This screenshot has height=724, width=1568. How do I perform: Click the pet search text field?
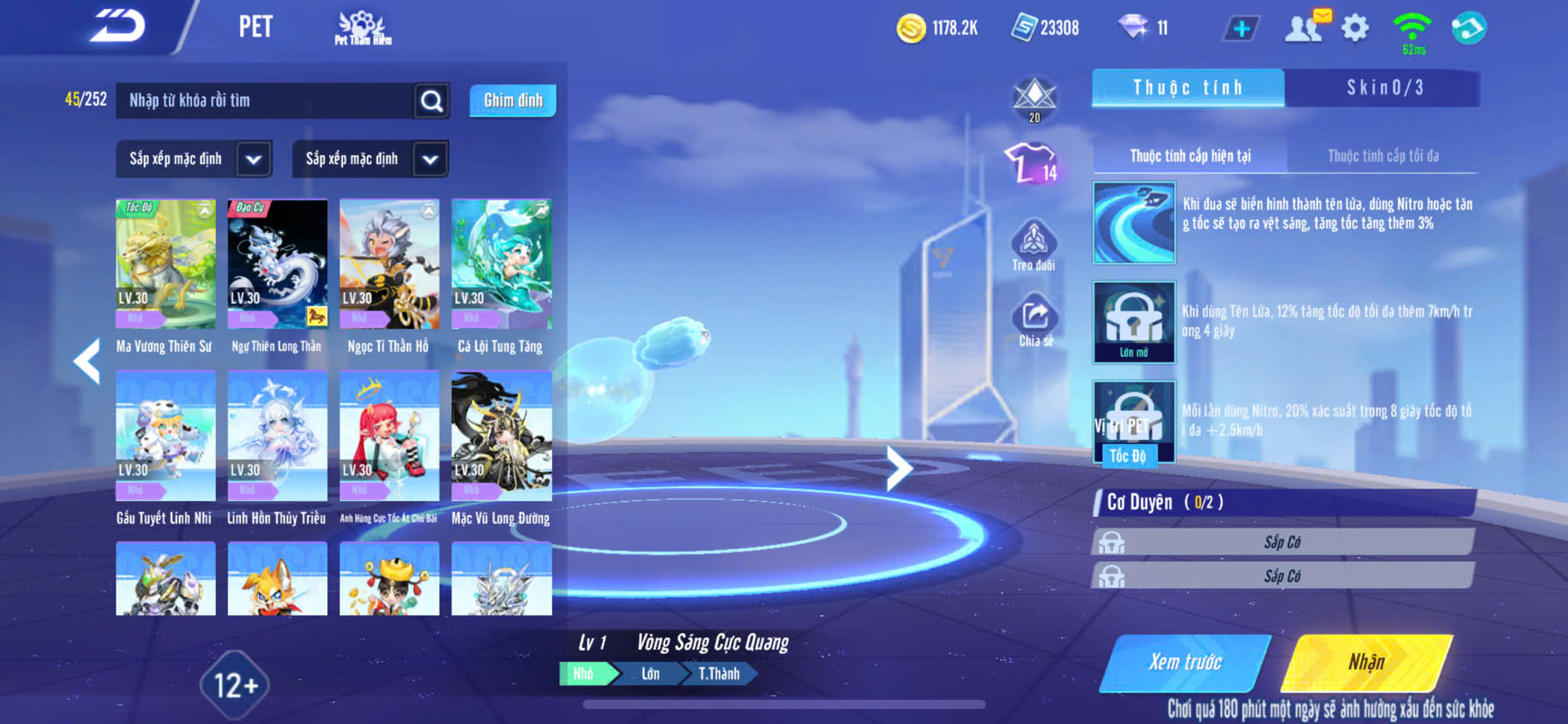266,101
